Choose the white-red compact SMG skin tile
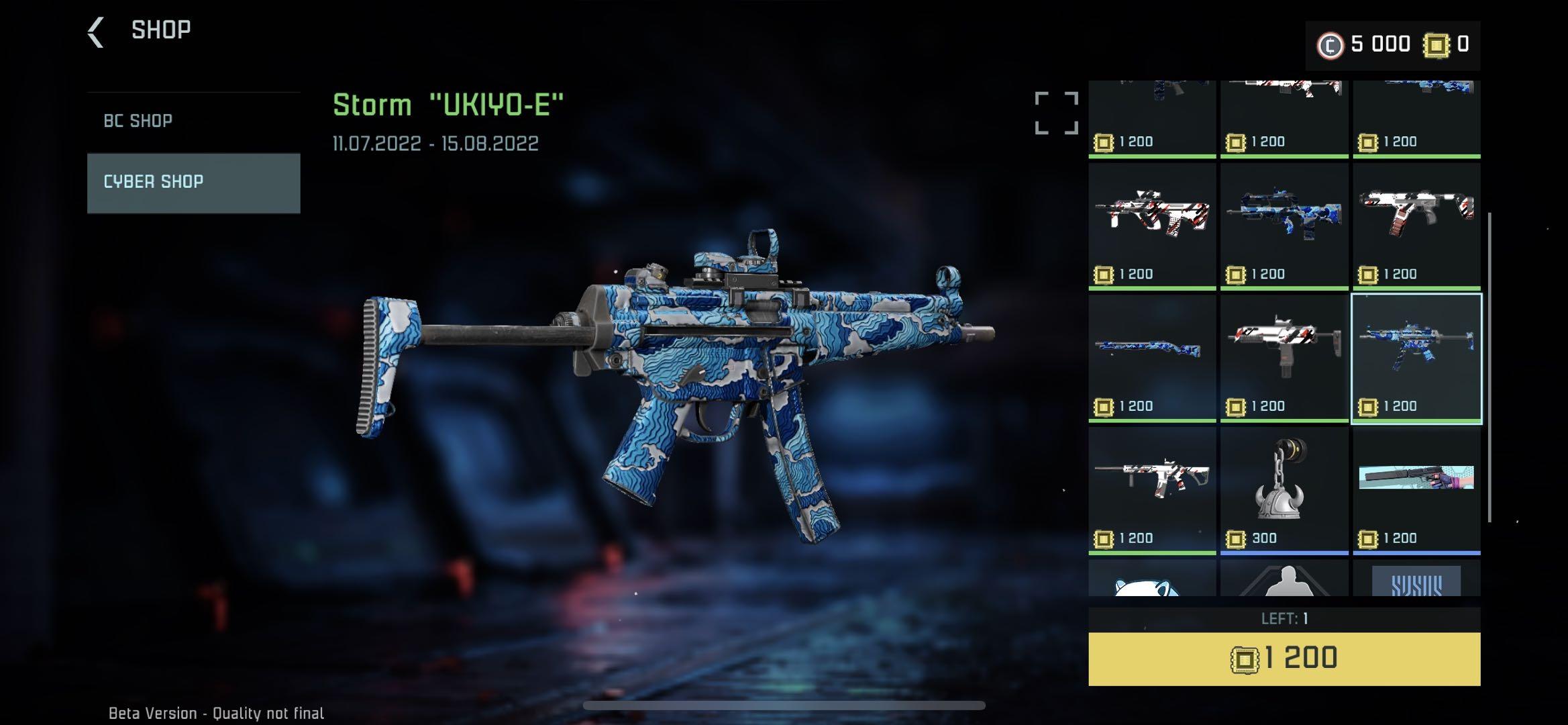 point(1284,358)
